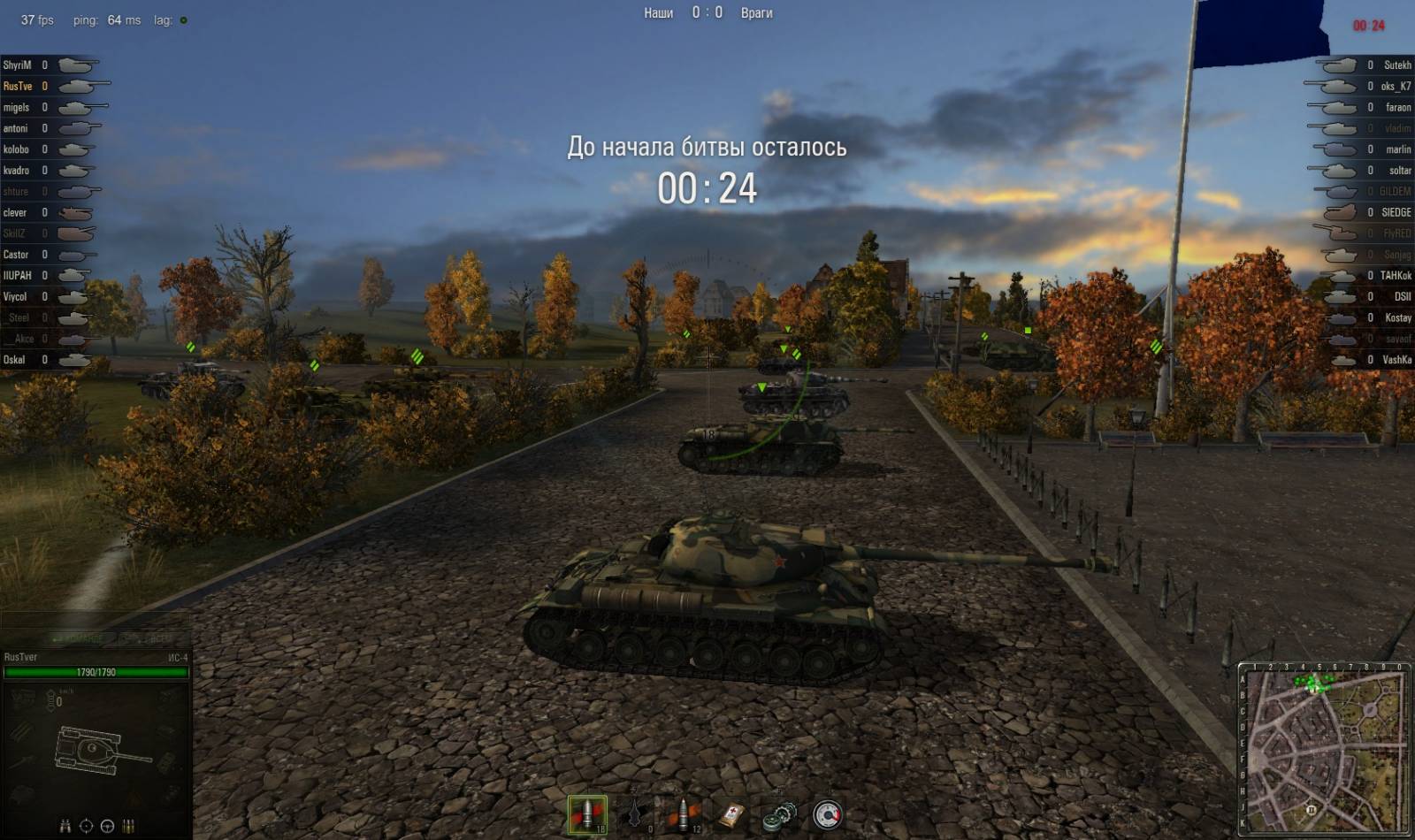Activate the gear-shaped repair kit consumable
The height and width of the screenshot is (840, 1415).
(x=779, y=814)
